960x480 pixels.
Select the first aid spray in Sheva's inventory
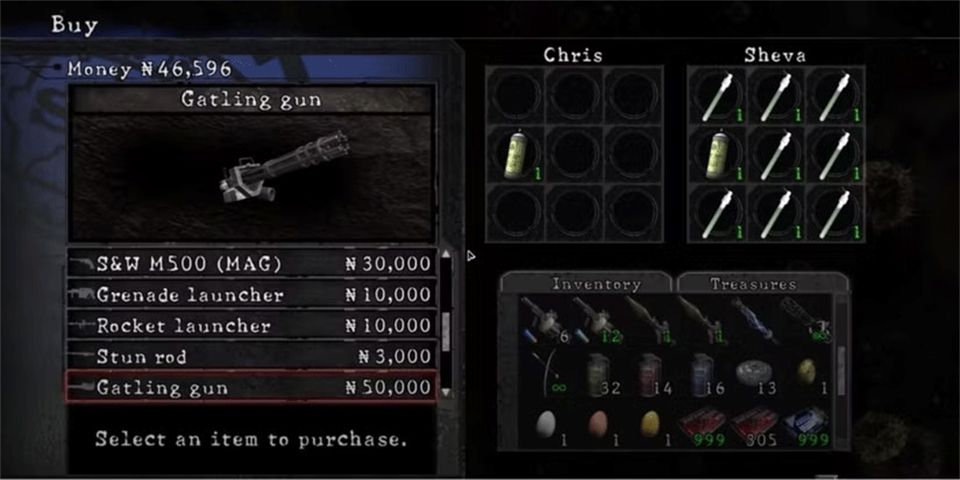click(717, 155)
